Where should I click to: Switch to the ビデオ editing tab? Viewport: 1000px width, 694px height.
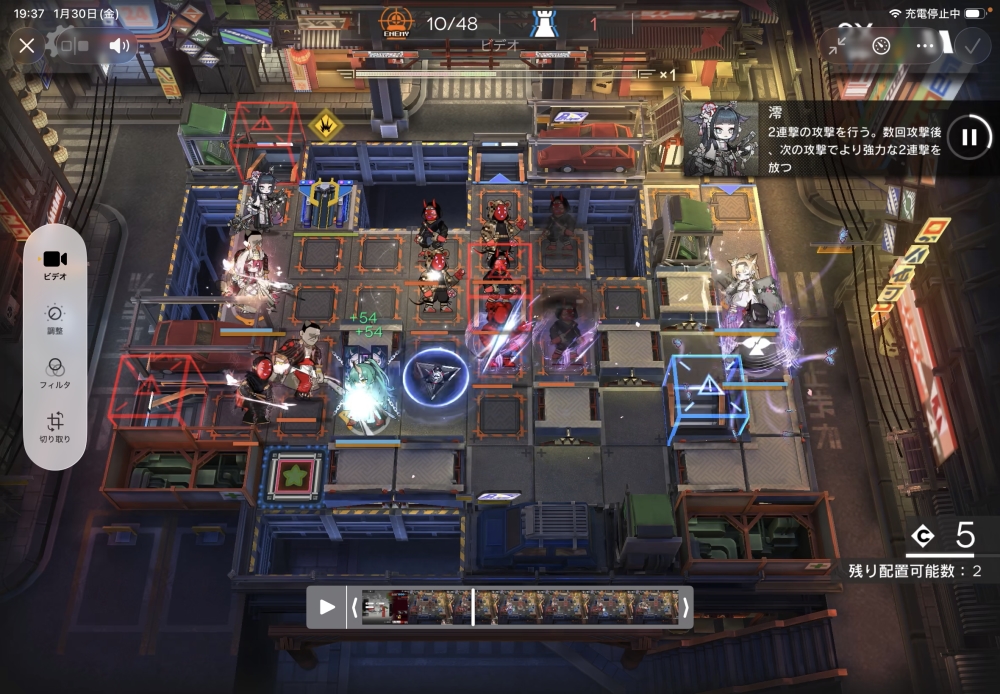[x=55, y=263]
